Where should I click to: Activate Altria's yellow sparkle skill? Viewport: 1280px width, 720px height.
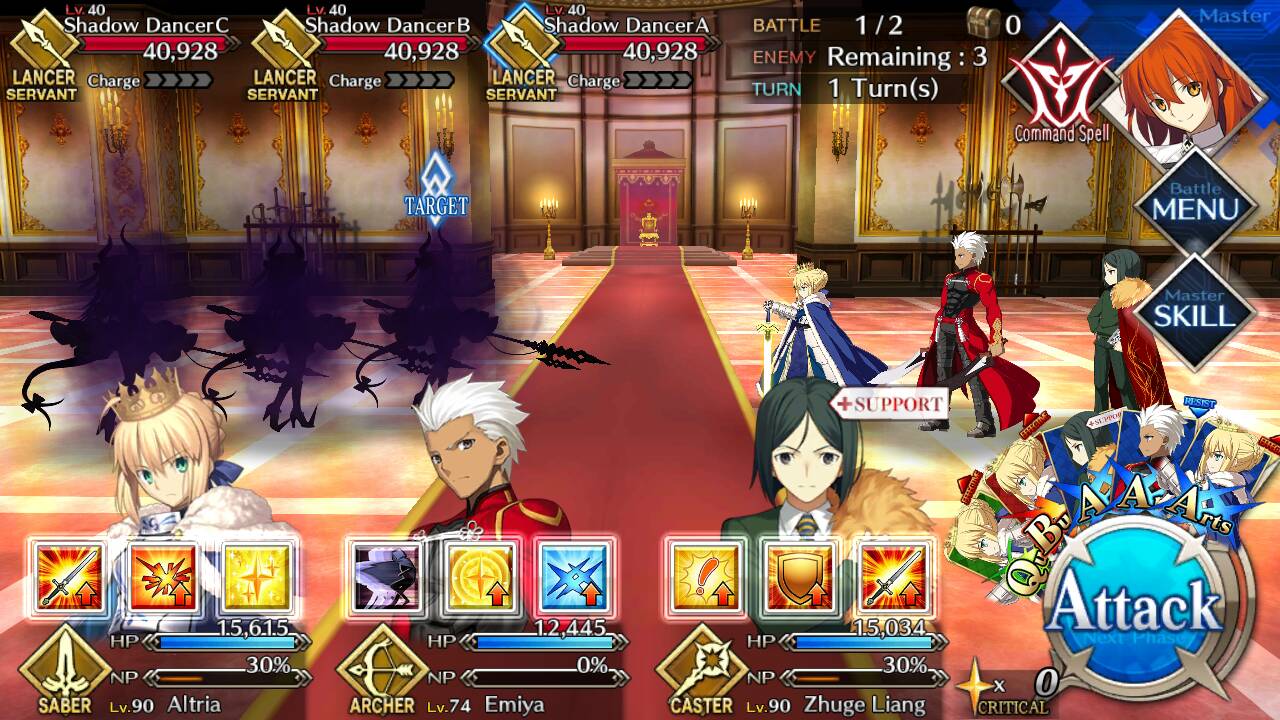[255, 576]
